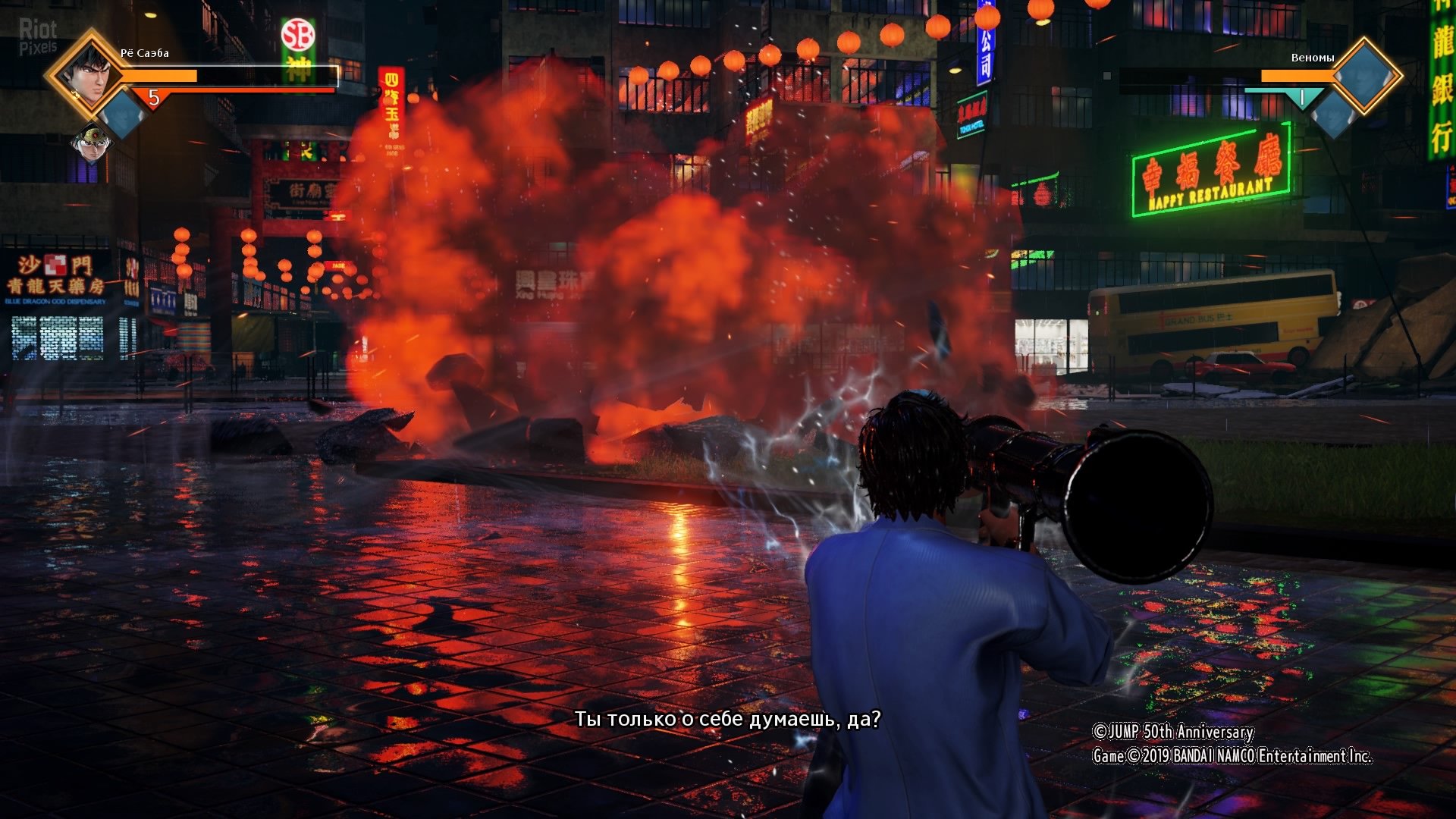This screenshot has height=819, width=1456.
Task: Select the blue teammate slot beside Ryo's portrait
Action: click(x=124, y=114)
